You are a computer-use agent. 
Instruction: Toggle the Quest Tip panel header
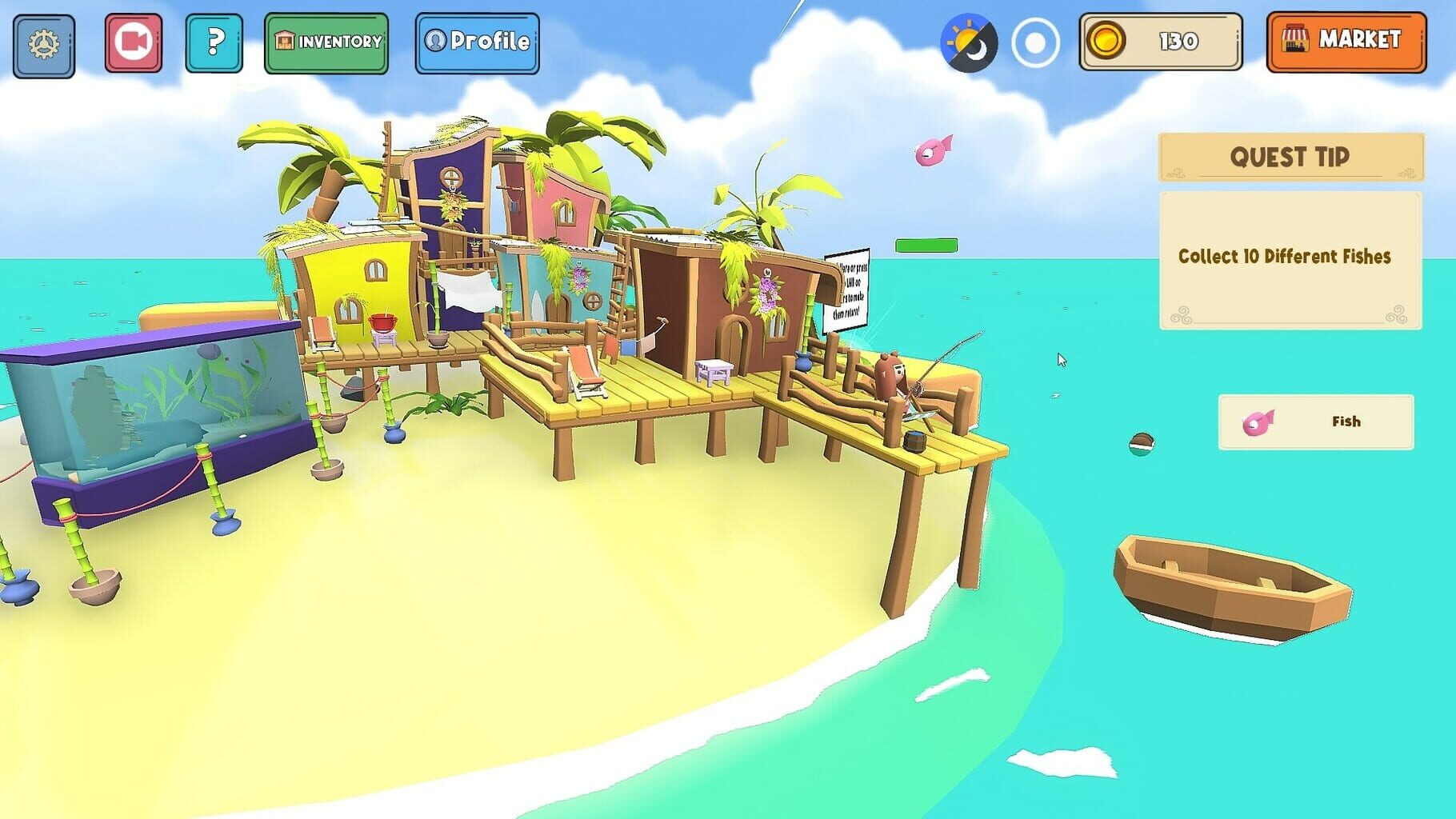tap(1289, 158)
